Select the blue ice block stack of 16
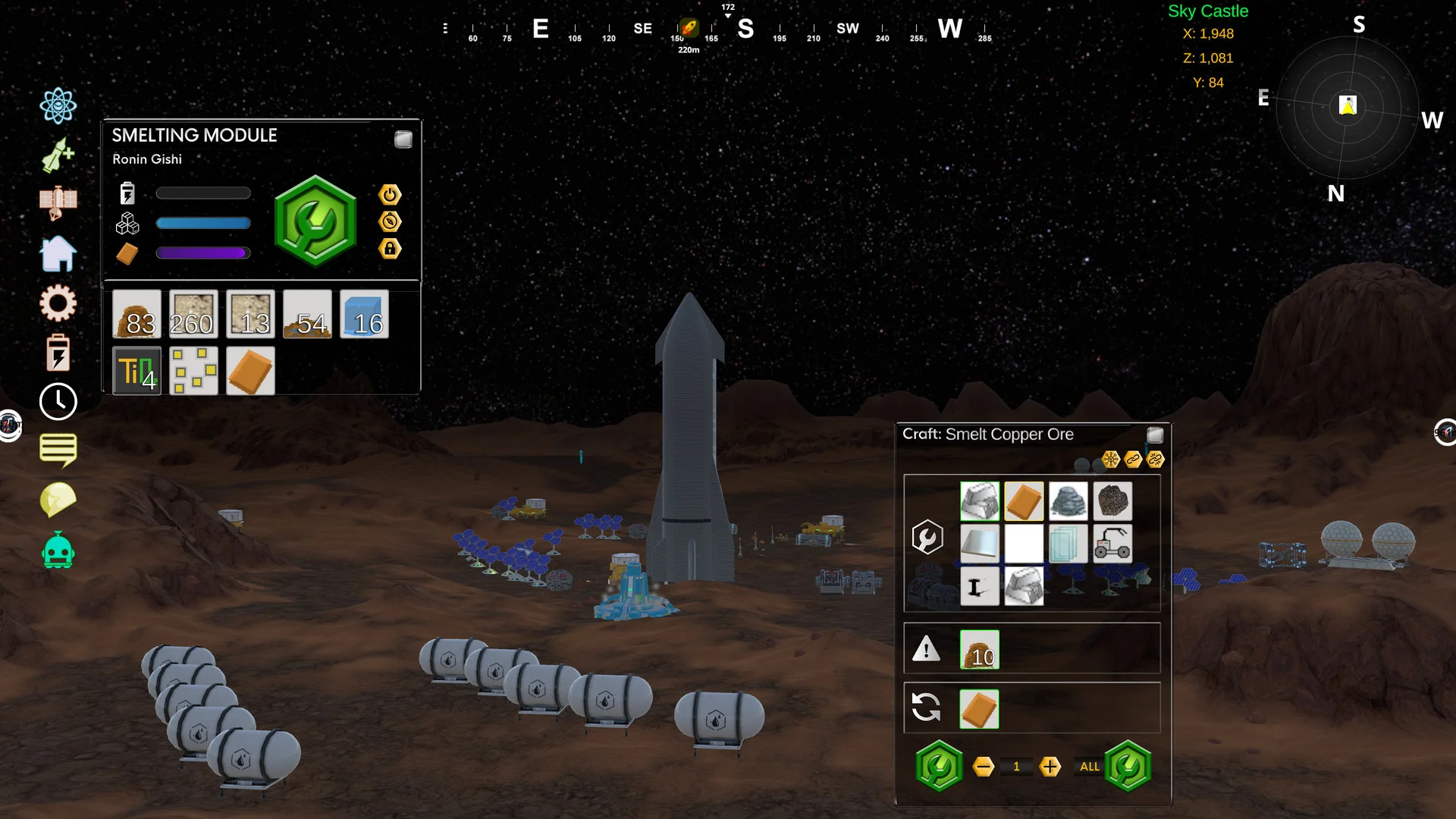 (364, 314)
